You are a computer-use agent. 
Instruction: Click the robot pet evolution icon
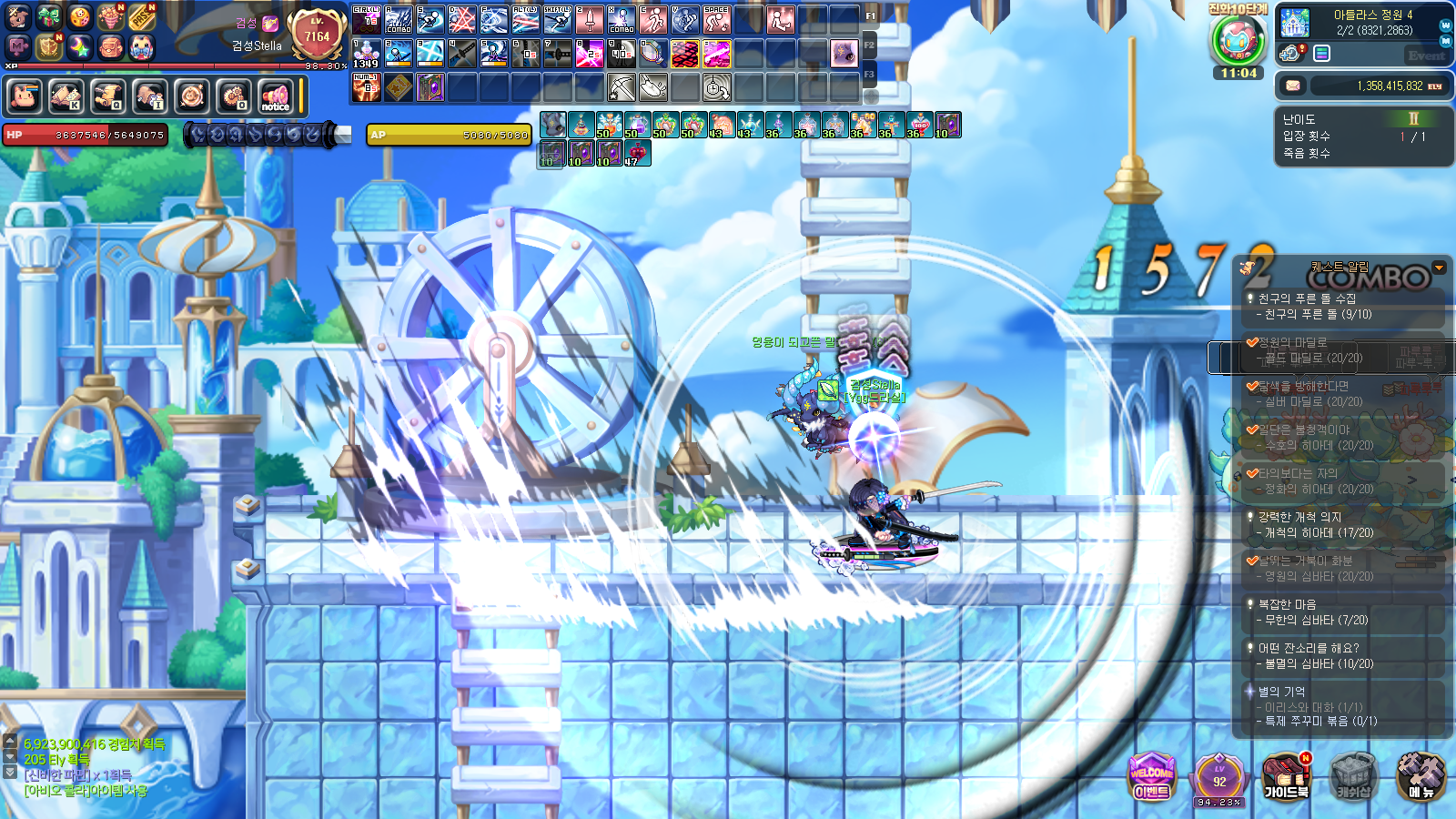point(1238,39)
